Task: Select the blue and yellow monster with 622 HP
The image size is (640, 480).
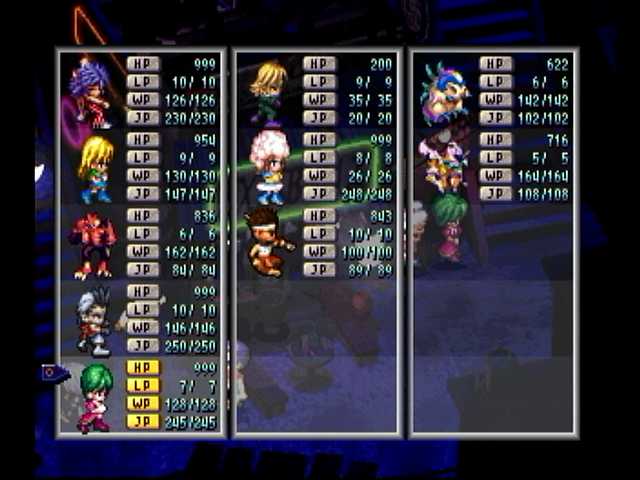Action: coord(445,92)
